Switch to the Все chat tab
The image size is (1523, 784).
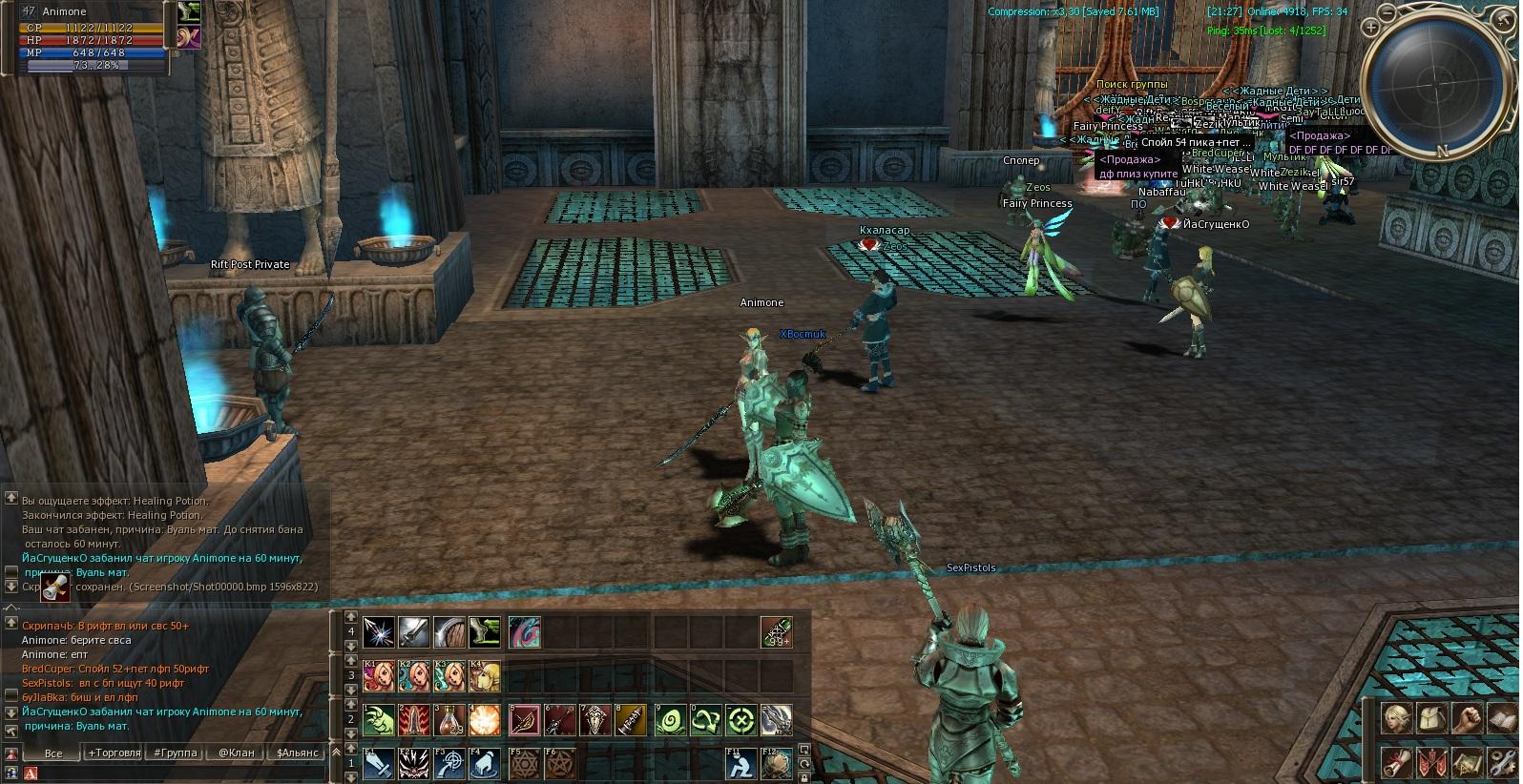[53, 753]
